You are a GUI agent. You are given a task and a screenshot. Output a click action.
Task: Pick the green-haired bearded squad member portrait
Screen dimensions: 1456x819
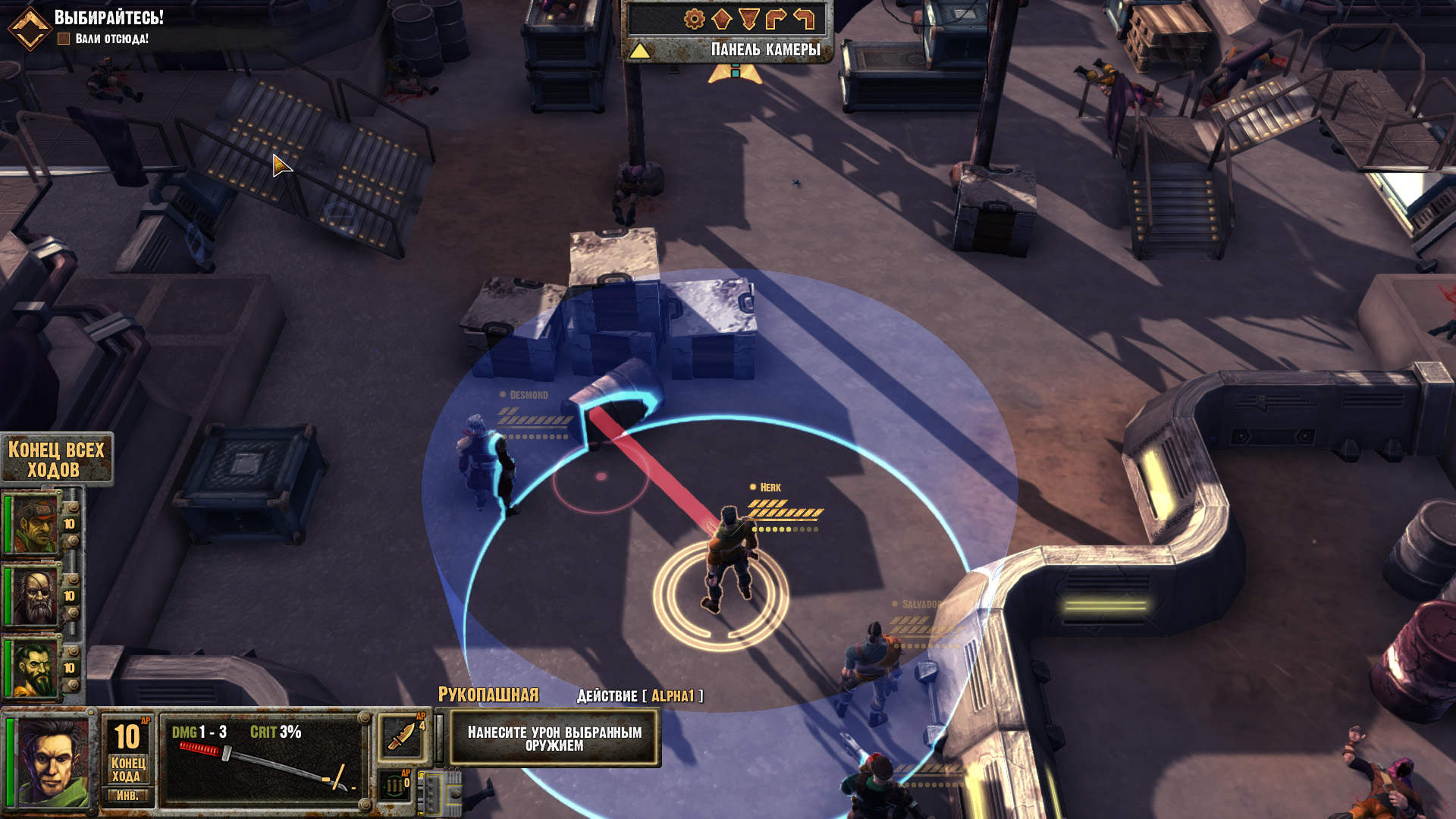pyautogui.click(x=35, y=667)
